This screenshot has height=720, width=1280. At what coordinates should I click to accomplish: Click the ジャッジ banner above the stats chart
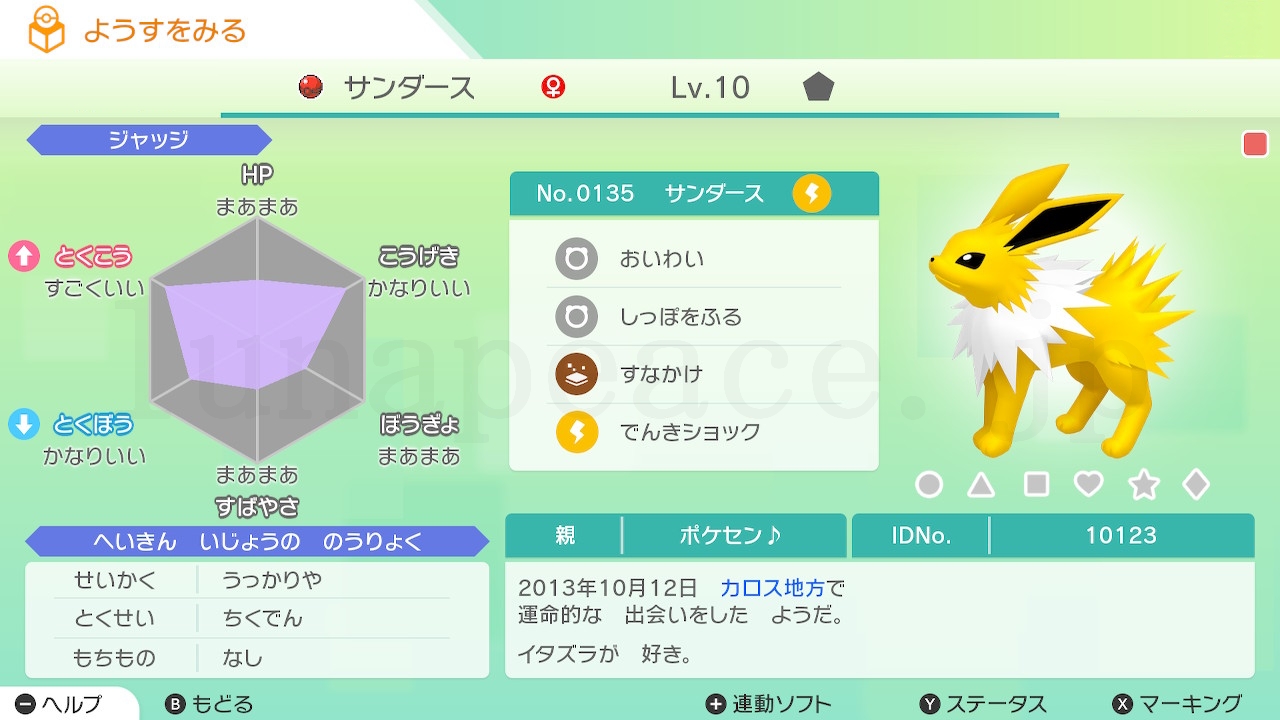(148, 140)
